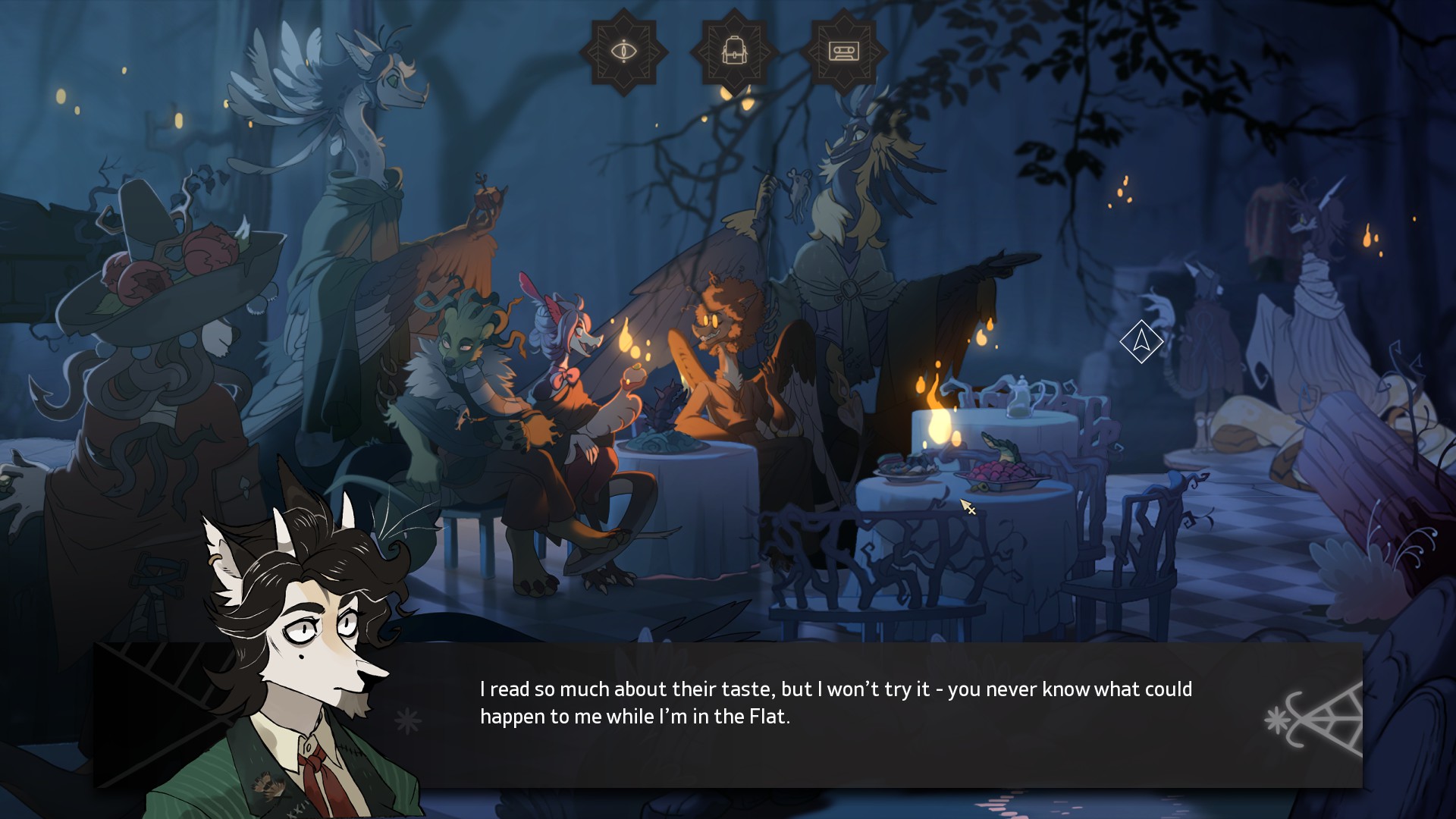This screenshot has height=819, width=1456.
Task: Open the cassette tape menu
Action: [x=843, y=52]
